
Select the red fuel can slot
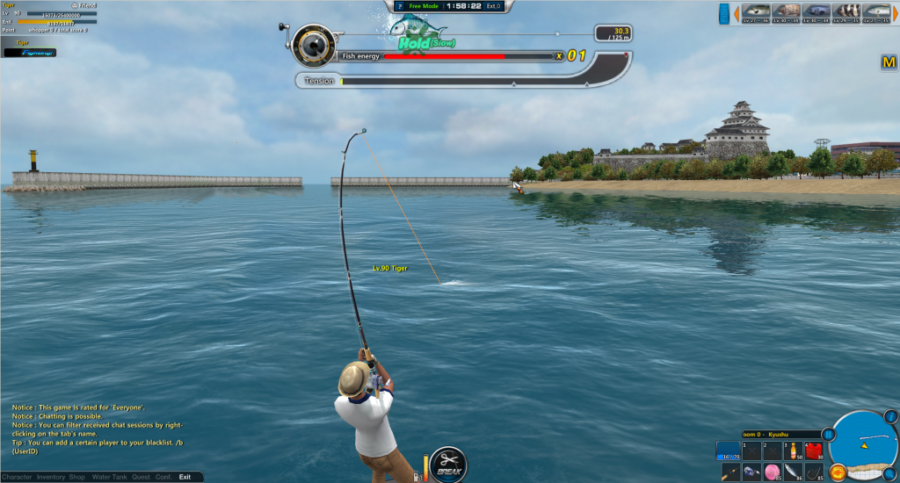tap(813, 449)
